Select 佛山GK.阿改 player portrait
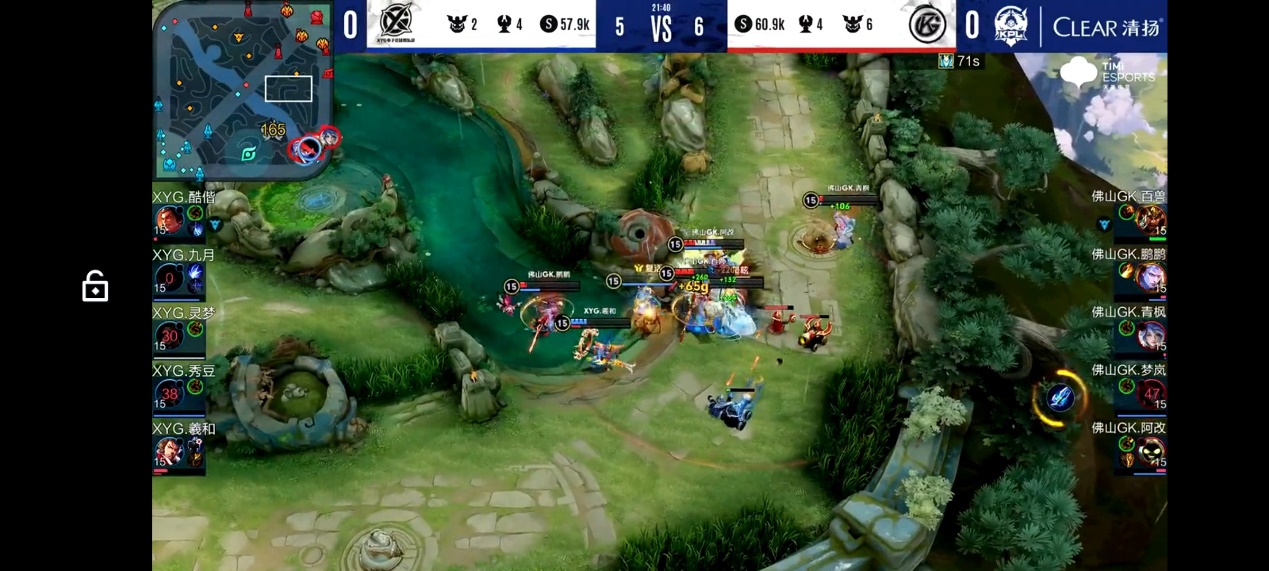The width and height of the screenshot is (1269, 571). [1150, 452]
